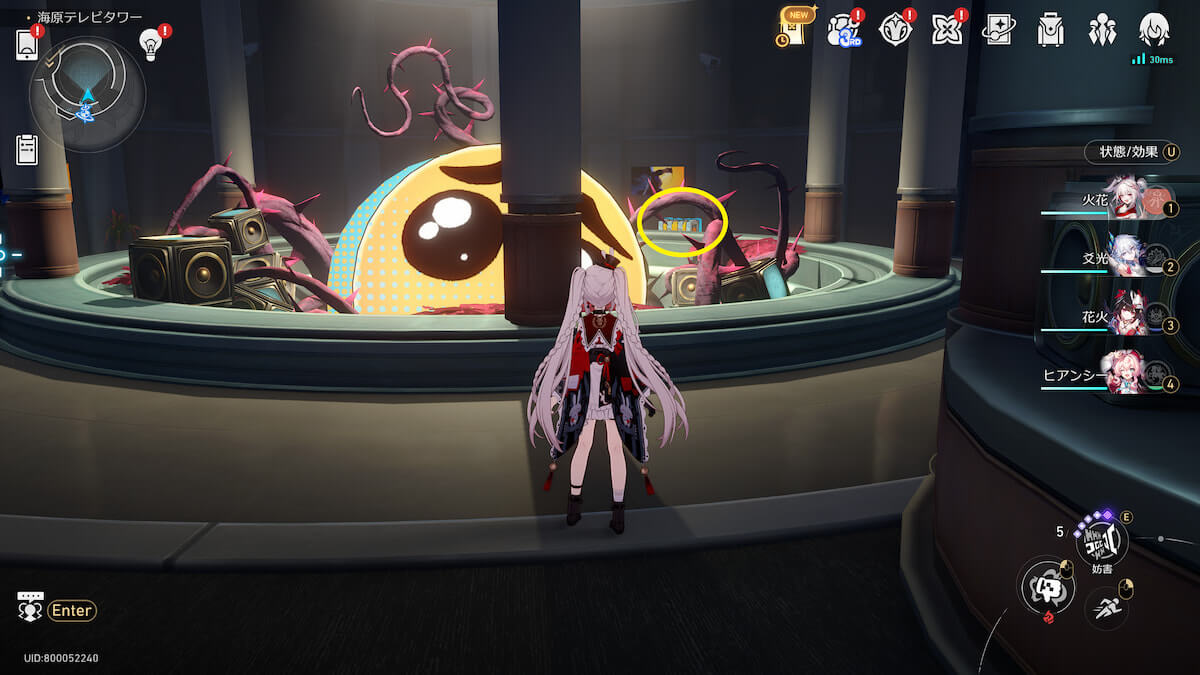Open the 状態/効果 status panel
The height and width of the screenshot is (675, 1200).
tap(1131, 152)
